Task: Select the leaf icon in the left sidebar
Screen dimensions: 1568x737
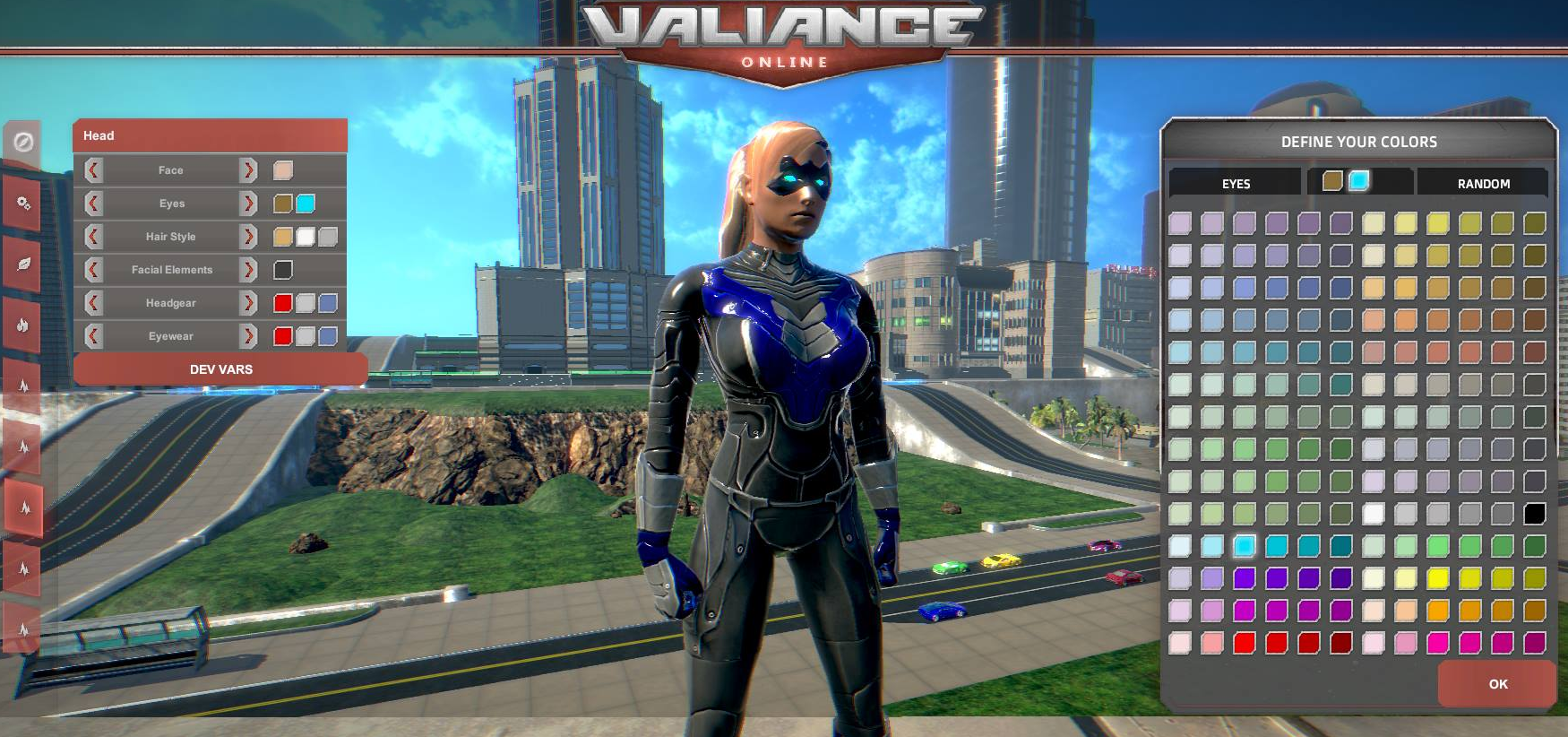Action: point(25,263)
